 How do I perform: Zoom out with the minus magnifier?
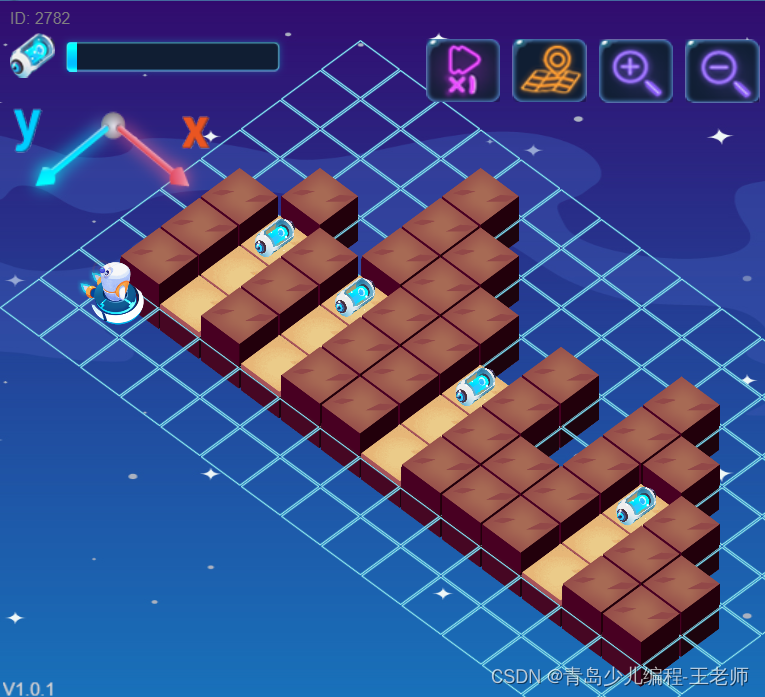(722, 71)
